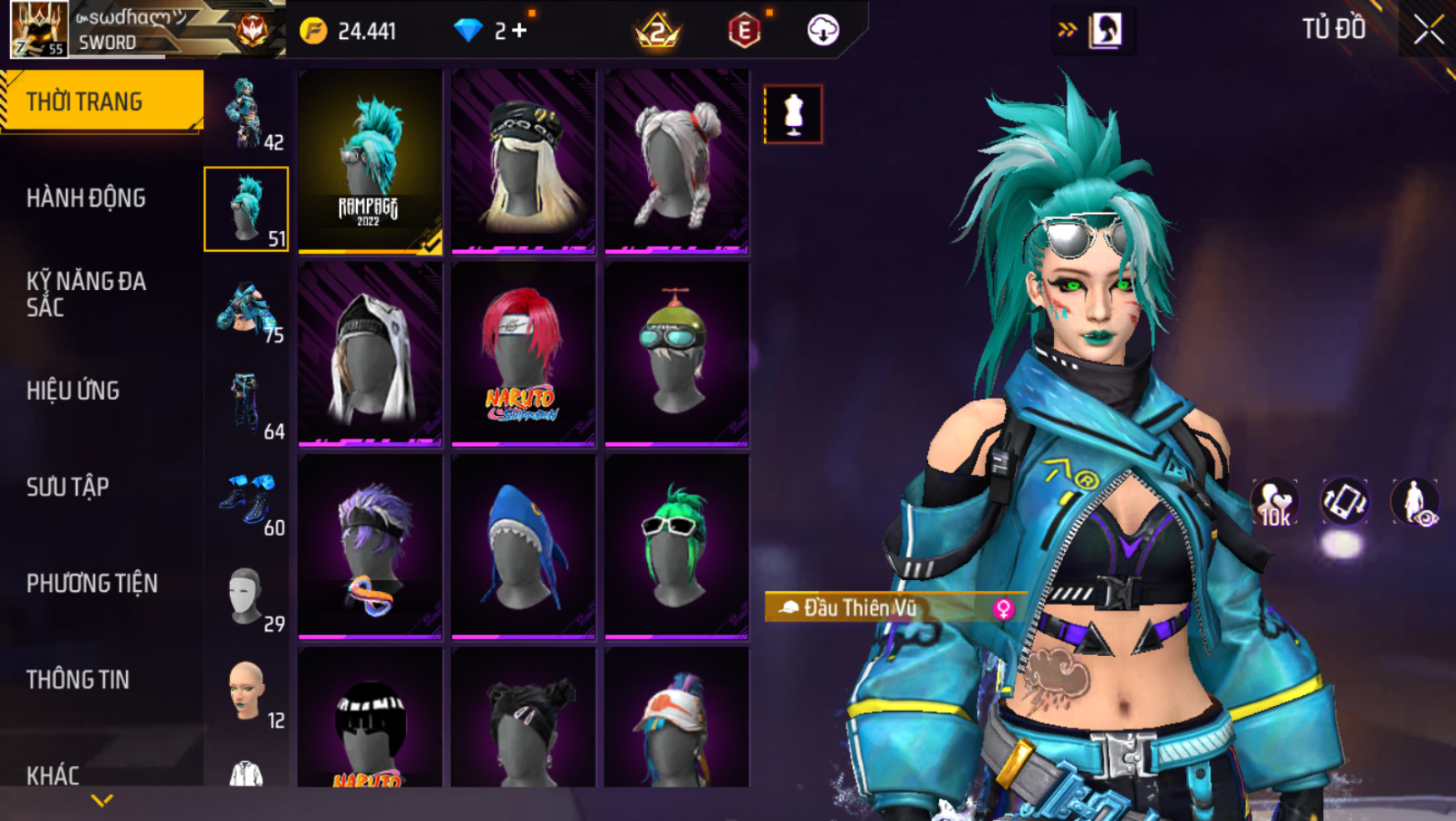
Task: Open the face mask subcategory
Action: [247, 596]
